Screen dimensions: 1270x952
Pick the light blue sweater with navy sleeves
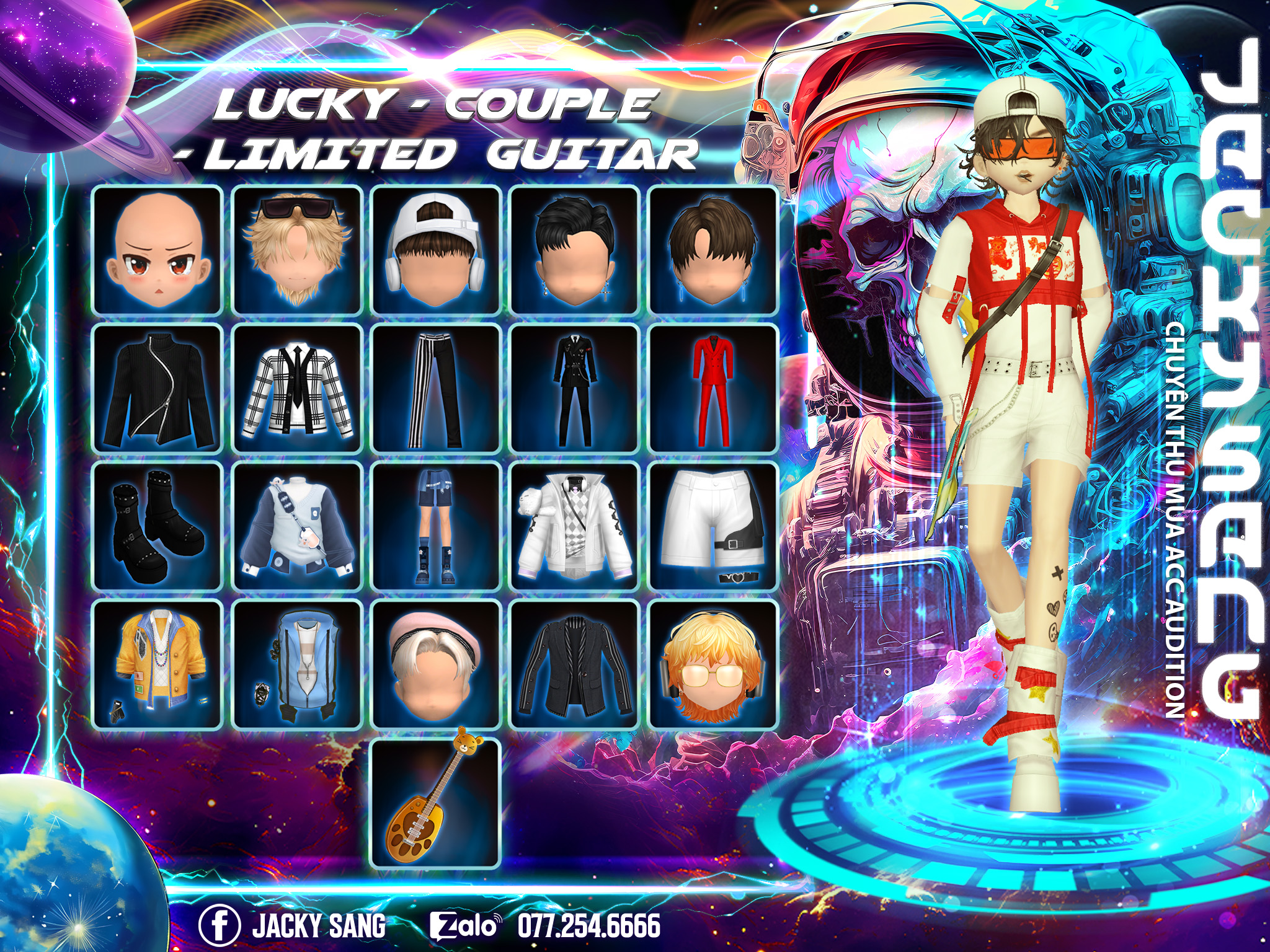[297, 527]
